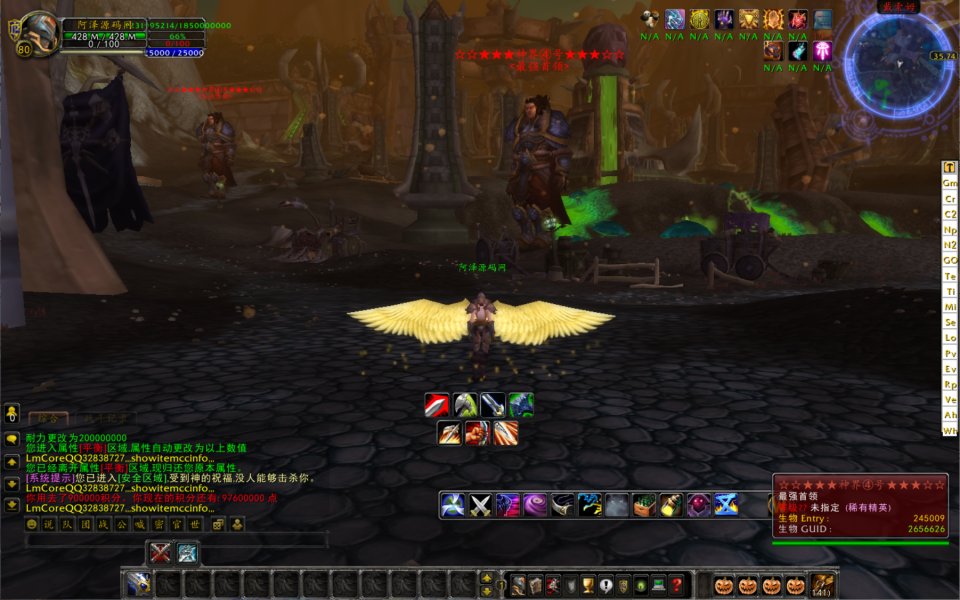Click the red question mark help button

tap(677, 585)
